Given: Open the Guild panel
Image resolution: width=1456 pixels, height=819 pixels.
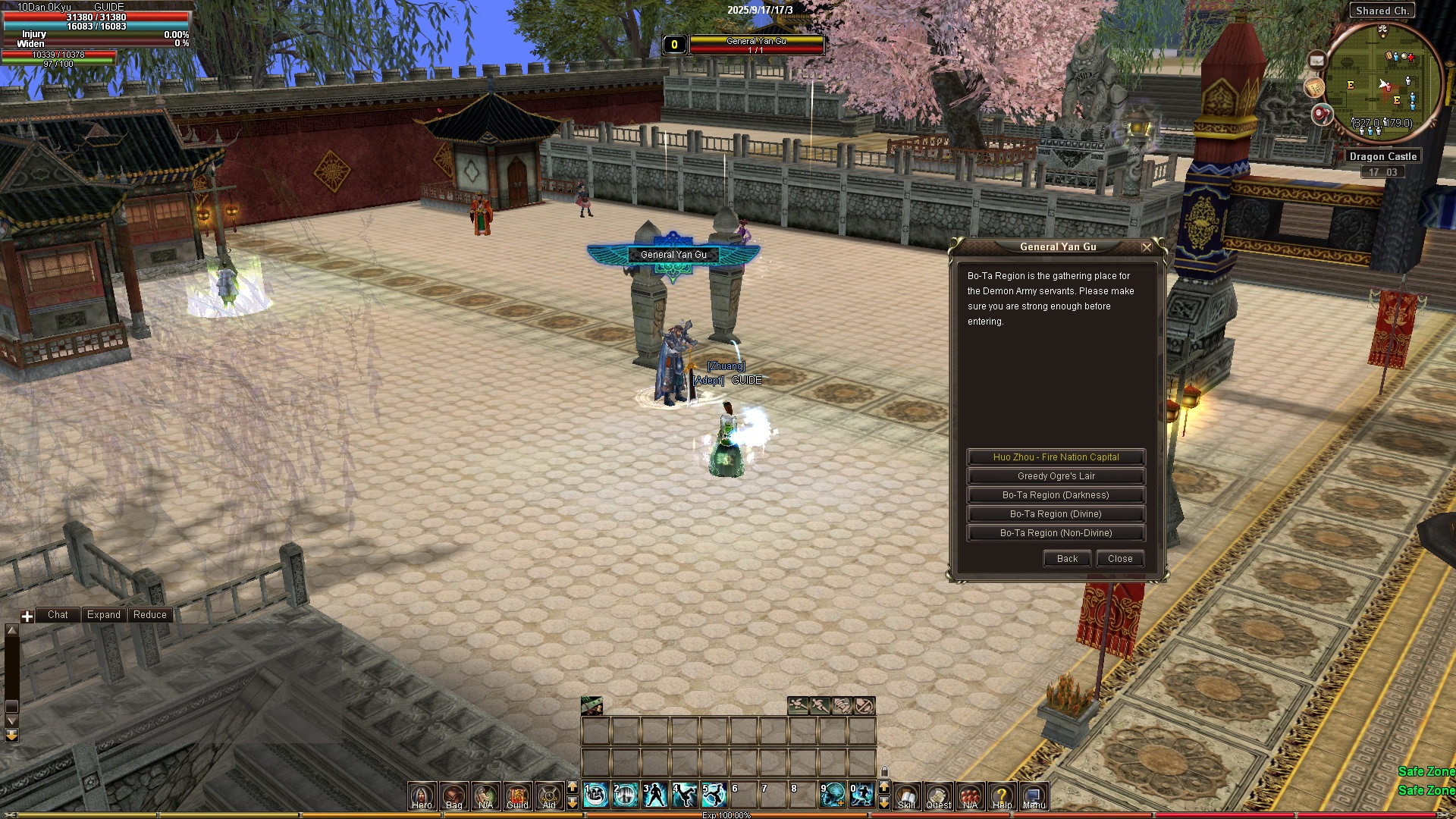Looking at the screenshot, I should [x=518, y=796].
